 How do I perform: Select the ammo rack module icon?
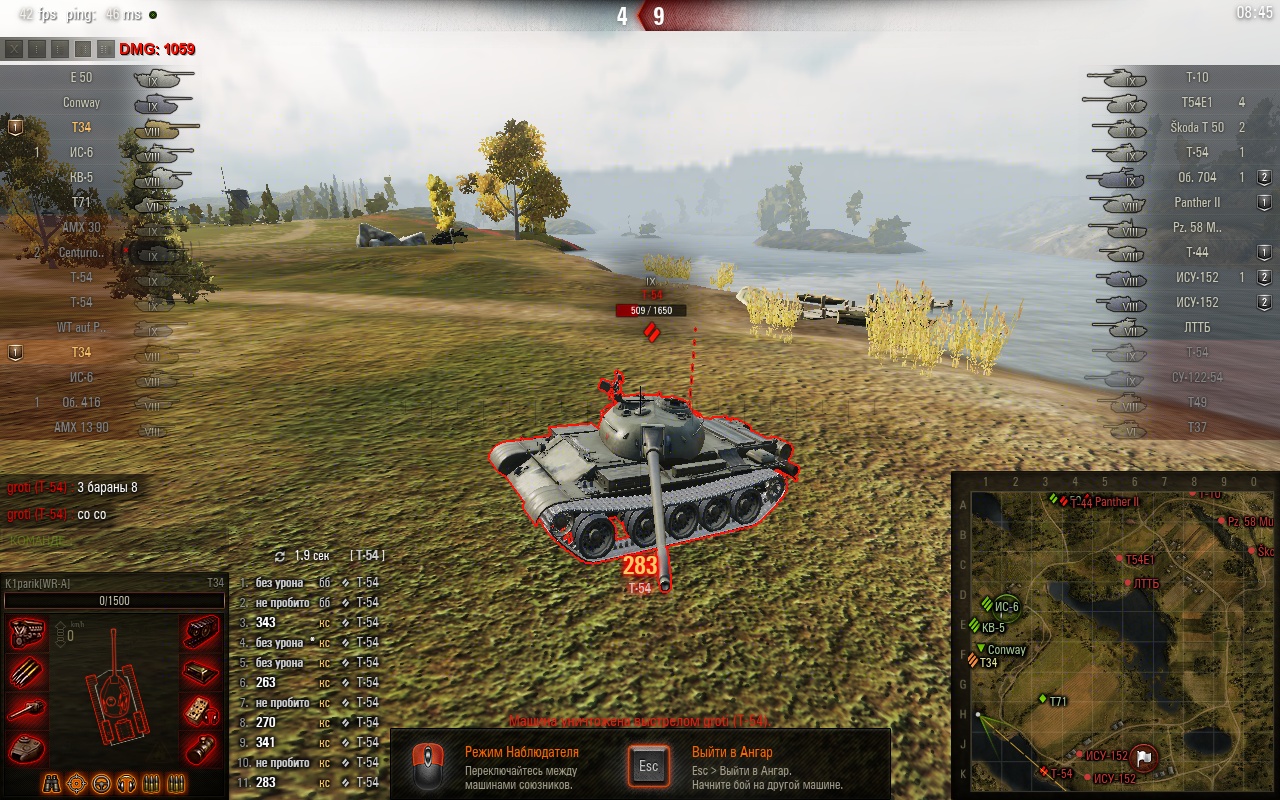[x=27, y=672]
